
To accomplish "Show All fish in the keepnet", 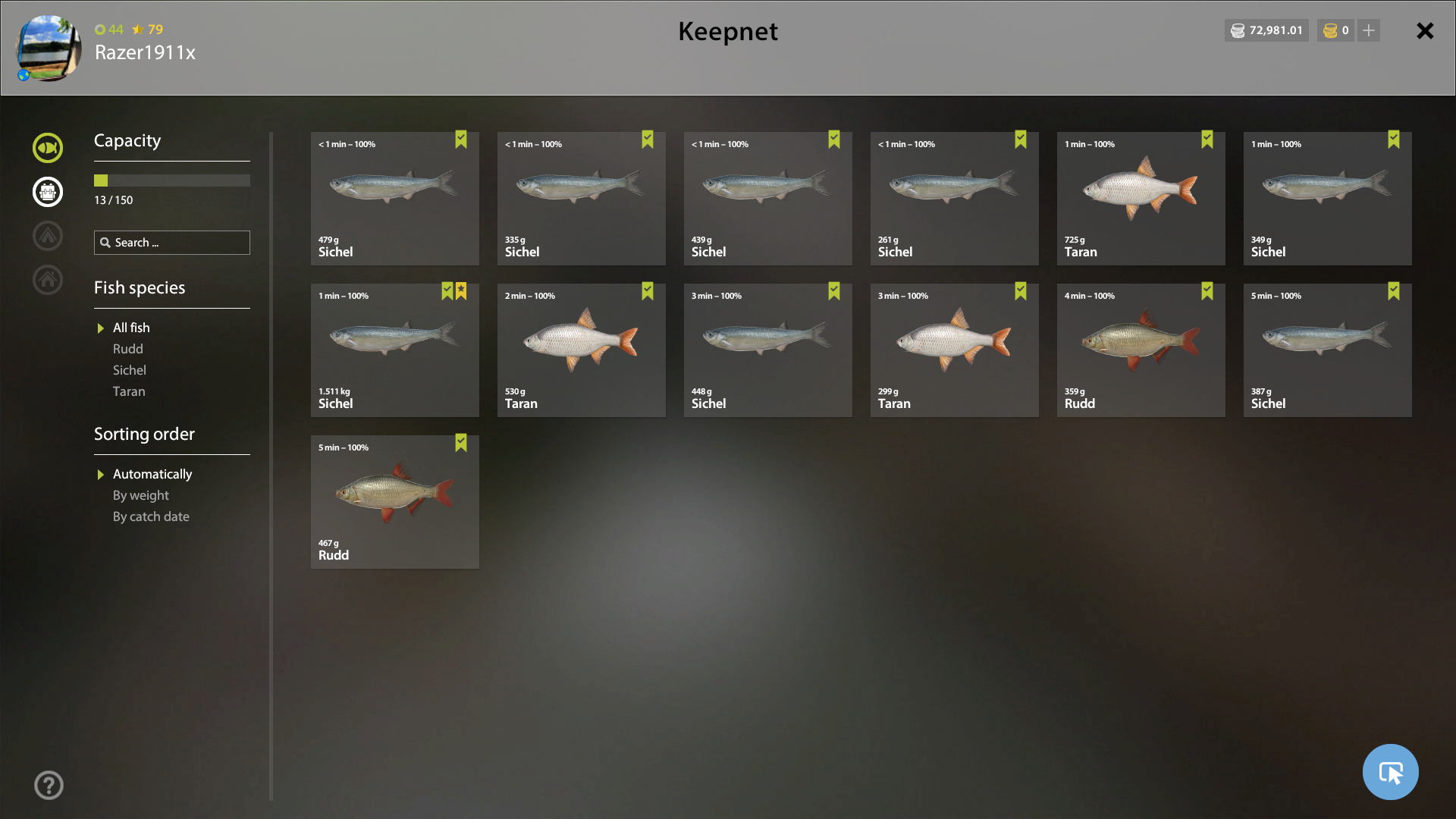I will [131, 328].
